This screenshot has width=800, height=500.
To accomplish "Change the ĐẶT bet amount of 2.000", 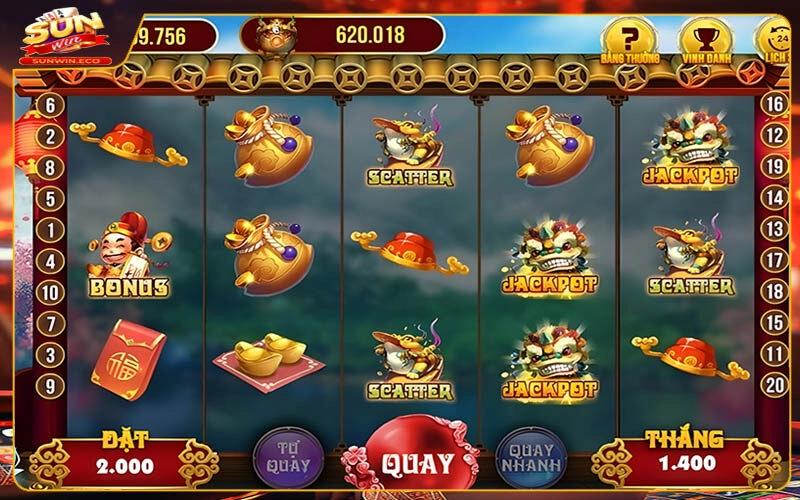I will click(x=125, y=465).
